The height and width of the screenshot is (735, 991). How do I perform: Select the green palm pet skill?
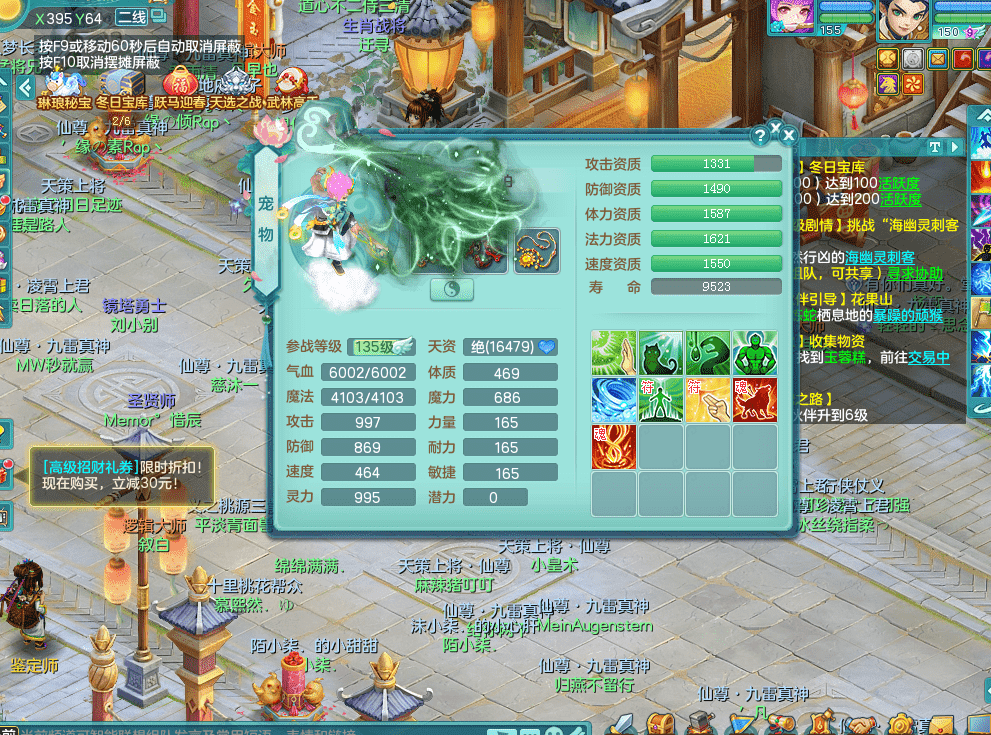click(614, 353)
